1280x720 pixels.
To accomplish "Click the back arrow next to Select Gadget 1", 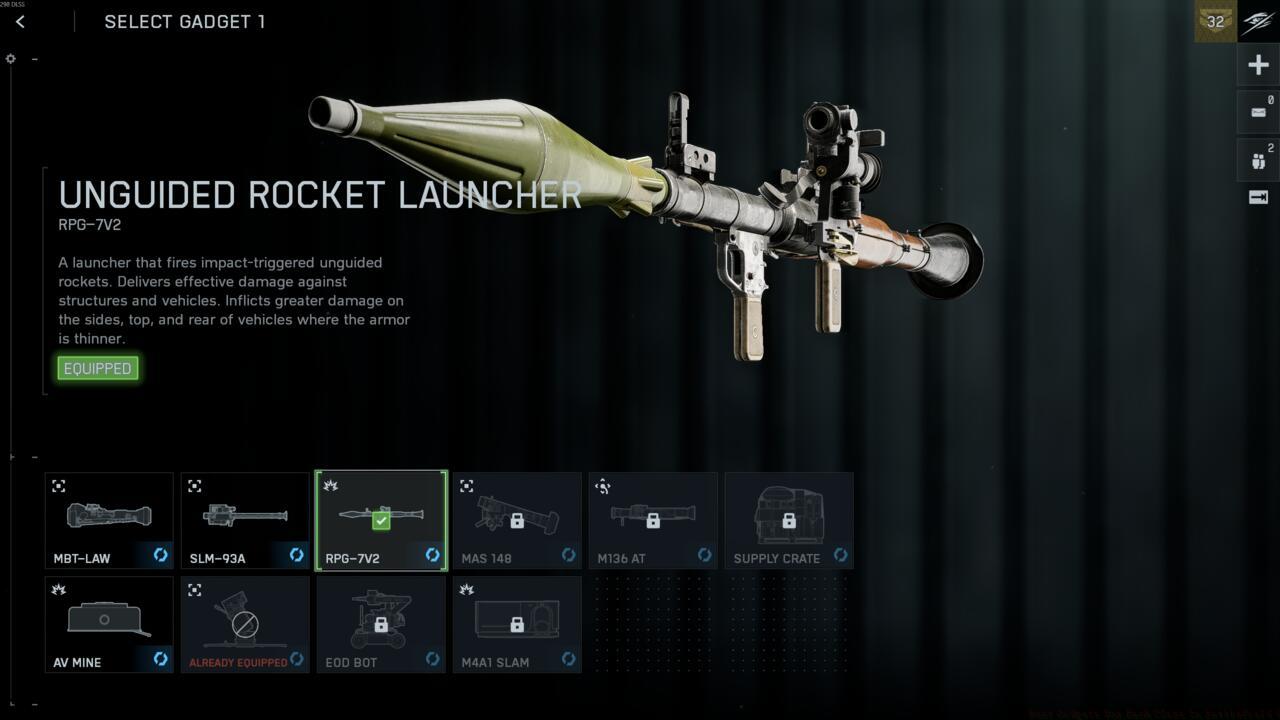I will (20, 21).
